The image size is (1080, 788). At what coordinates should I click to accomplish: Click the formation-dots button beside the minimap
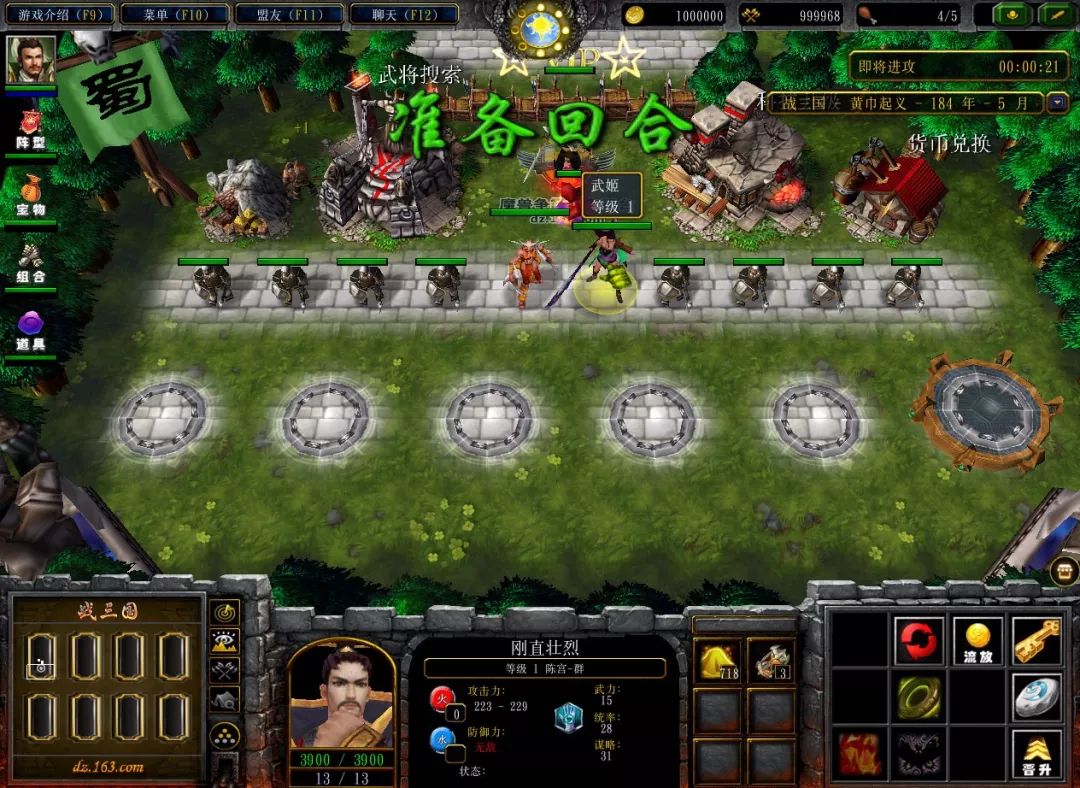pyautogui.click(x=226, y=736)
